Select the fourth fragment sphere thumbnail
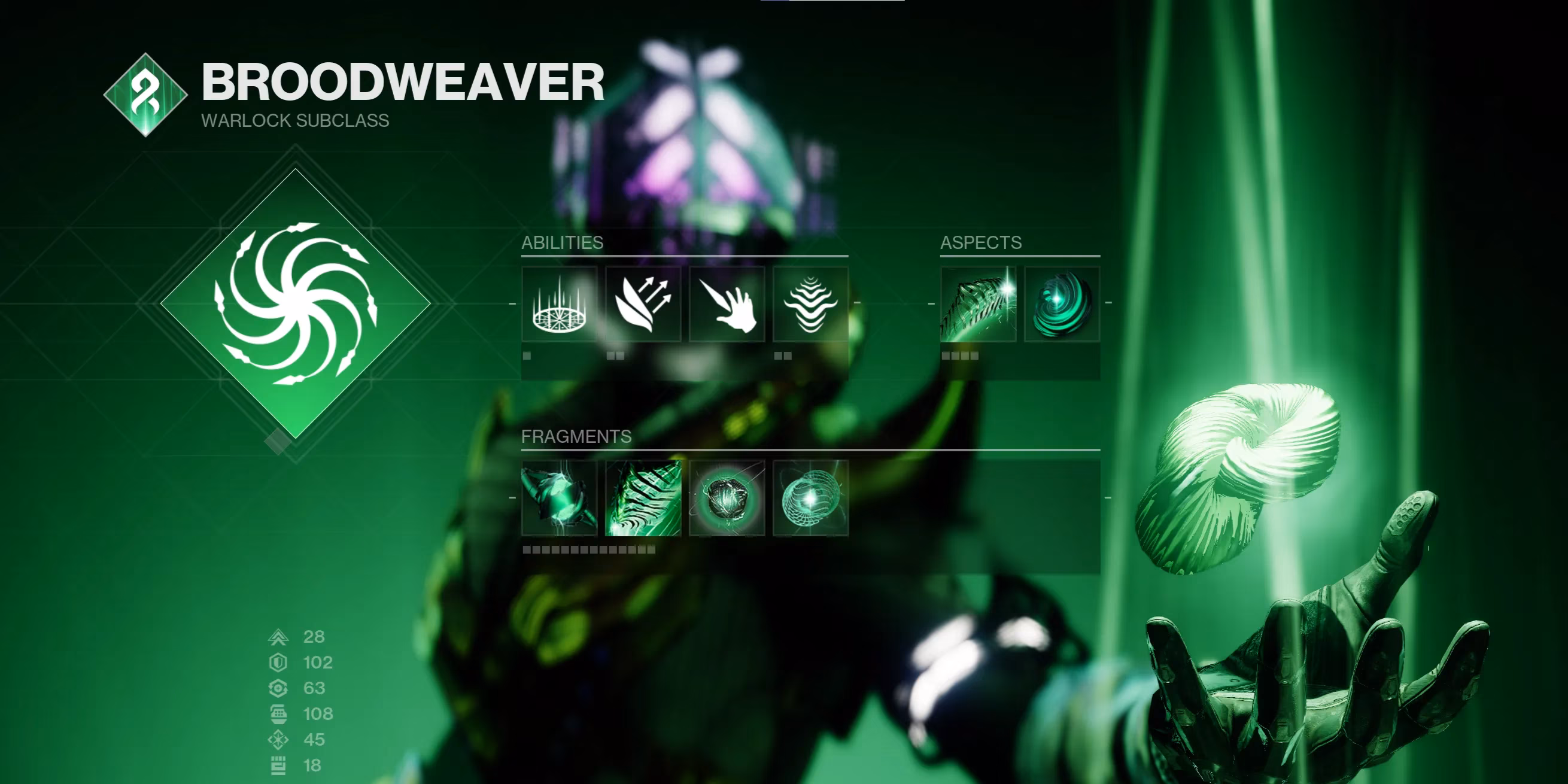Viewport: 1568px width, 784px height. pos(811,499)
